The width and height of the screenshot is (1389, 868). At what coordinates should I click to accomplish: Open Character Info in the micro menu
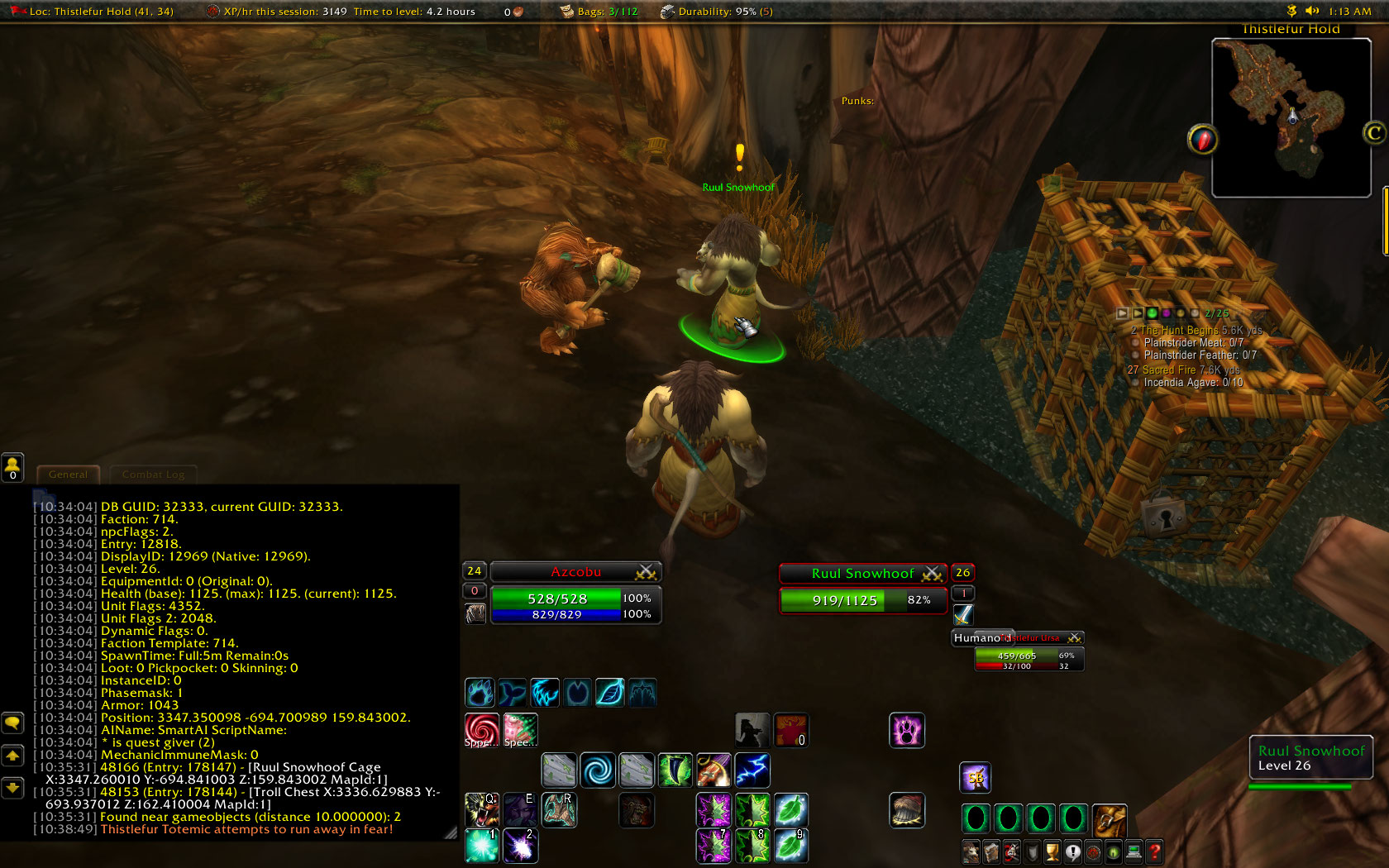[971, 851]
